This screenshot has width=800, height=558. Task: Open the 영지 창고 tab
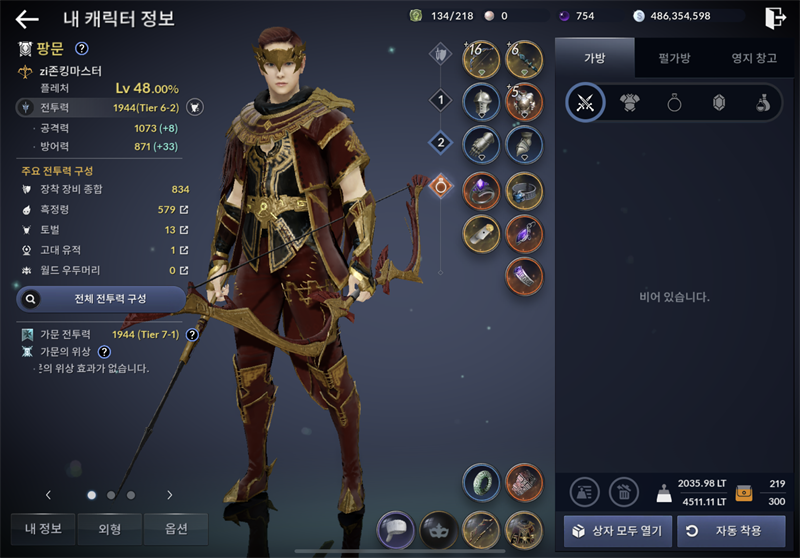click(x=753, y=58)
